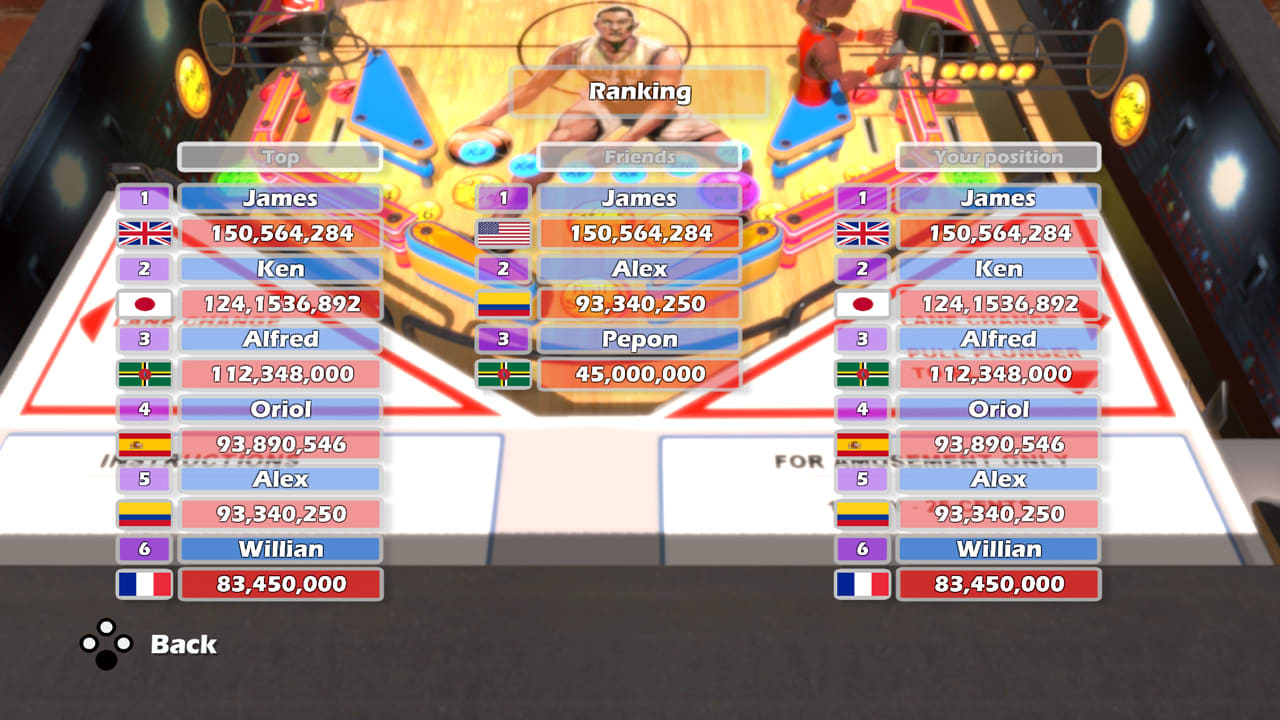
Task: Open the Friends ranking tab
Action: (639, 157)
